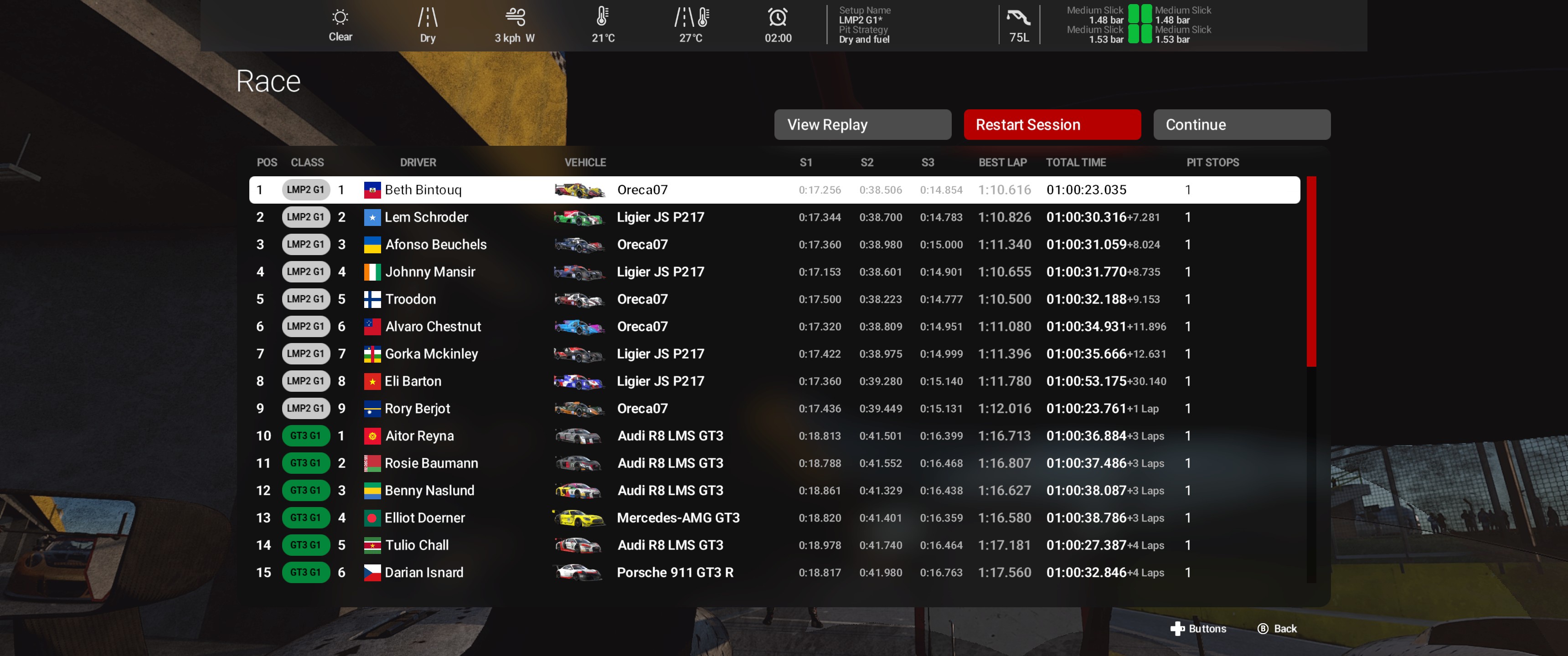This screenshot has width=1568, height=656.
Task: Select Lem Schroder's result row
Action: pyautogui.click(x=774, y=217)
